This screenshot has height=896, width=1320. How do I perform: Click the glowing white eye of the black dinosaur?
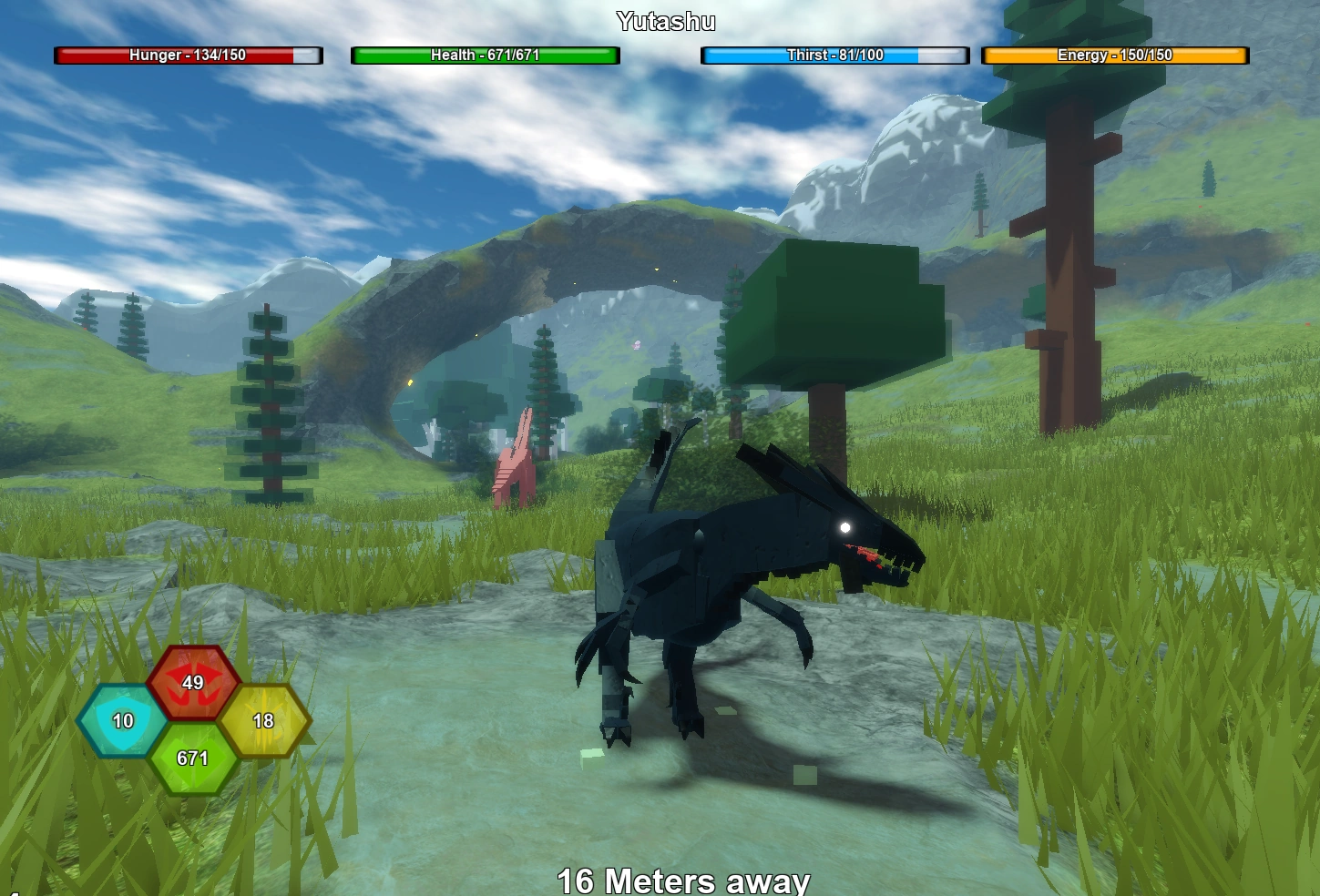(845, 526)
